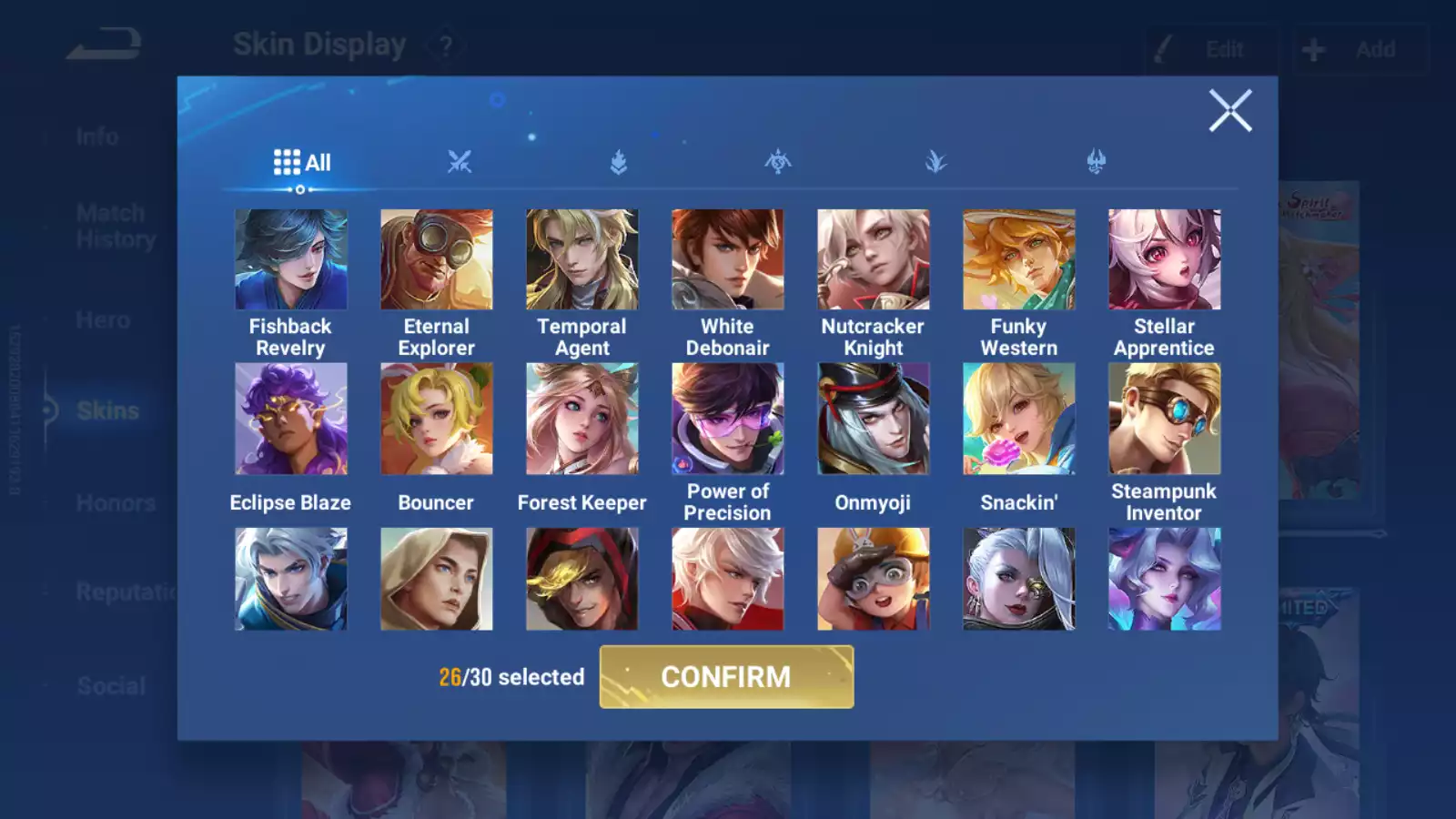Select the Funky Western skin
Screen dimensions: 1456x819
point(1018,260)
